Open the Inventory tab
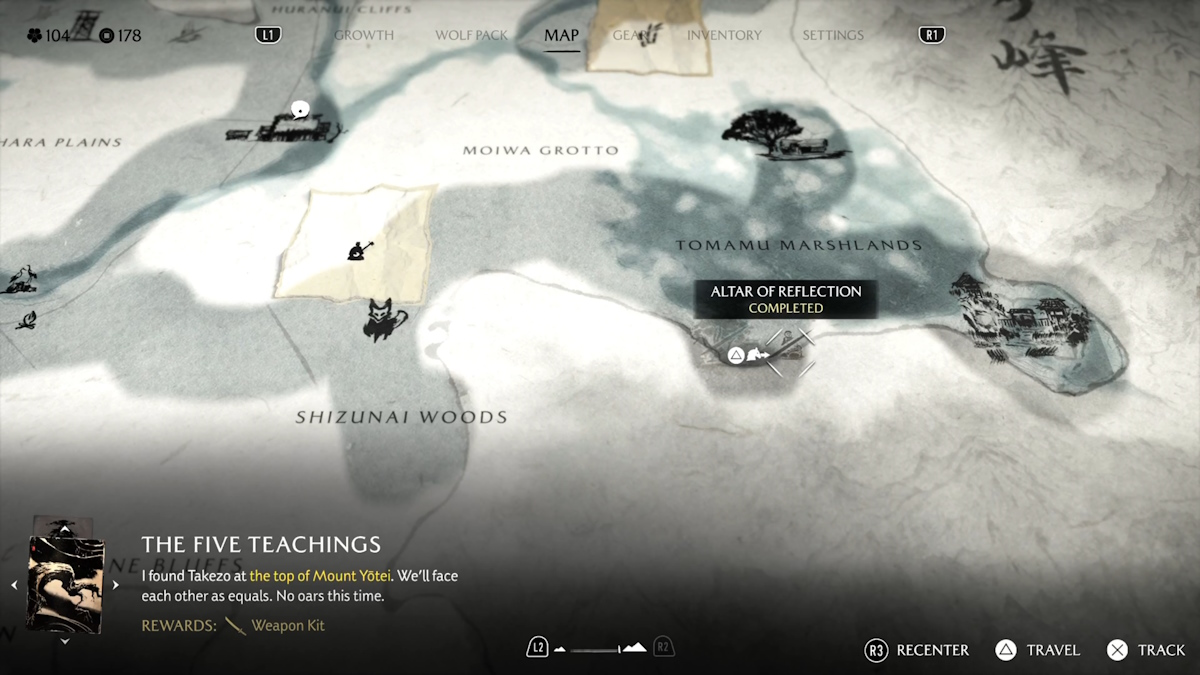1200x675 pixels. click(x=724, y=35)
